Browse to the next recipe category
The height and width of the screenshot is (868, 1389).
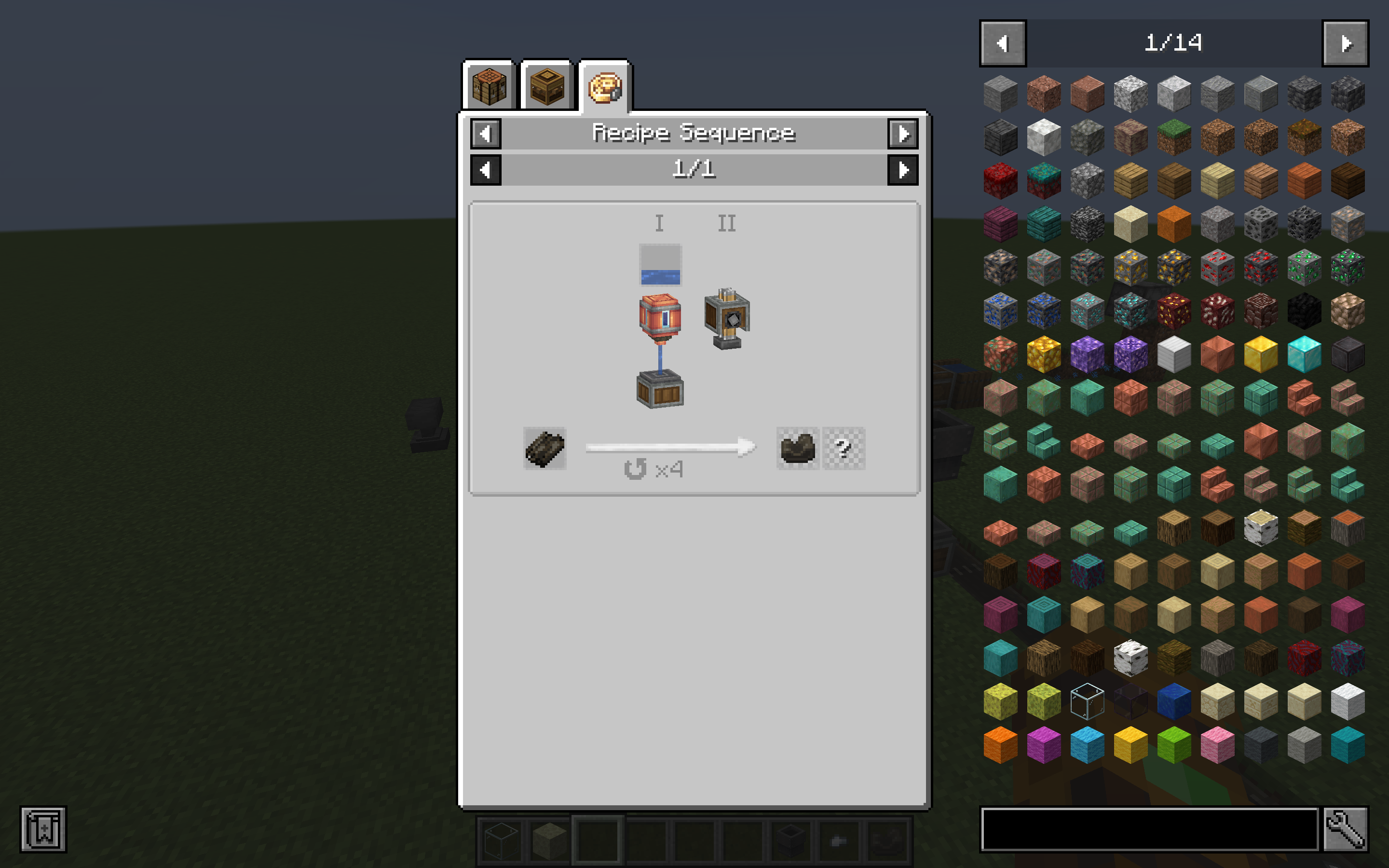tap(903, 133)
